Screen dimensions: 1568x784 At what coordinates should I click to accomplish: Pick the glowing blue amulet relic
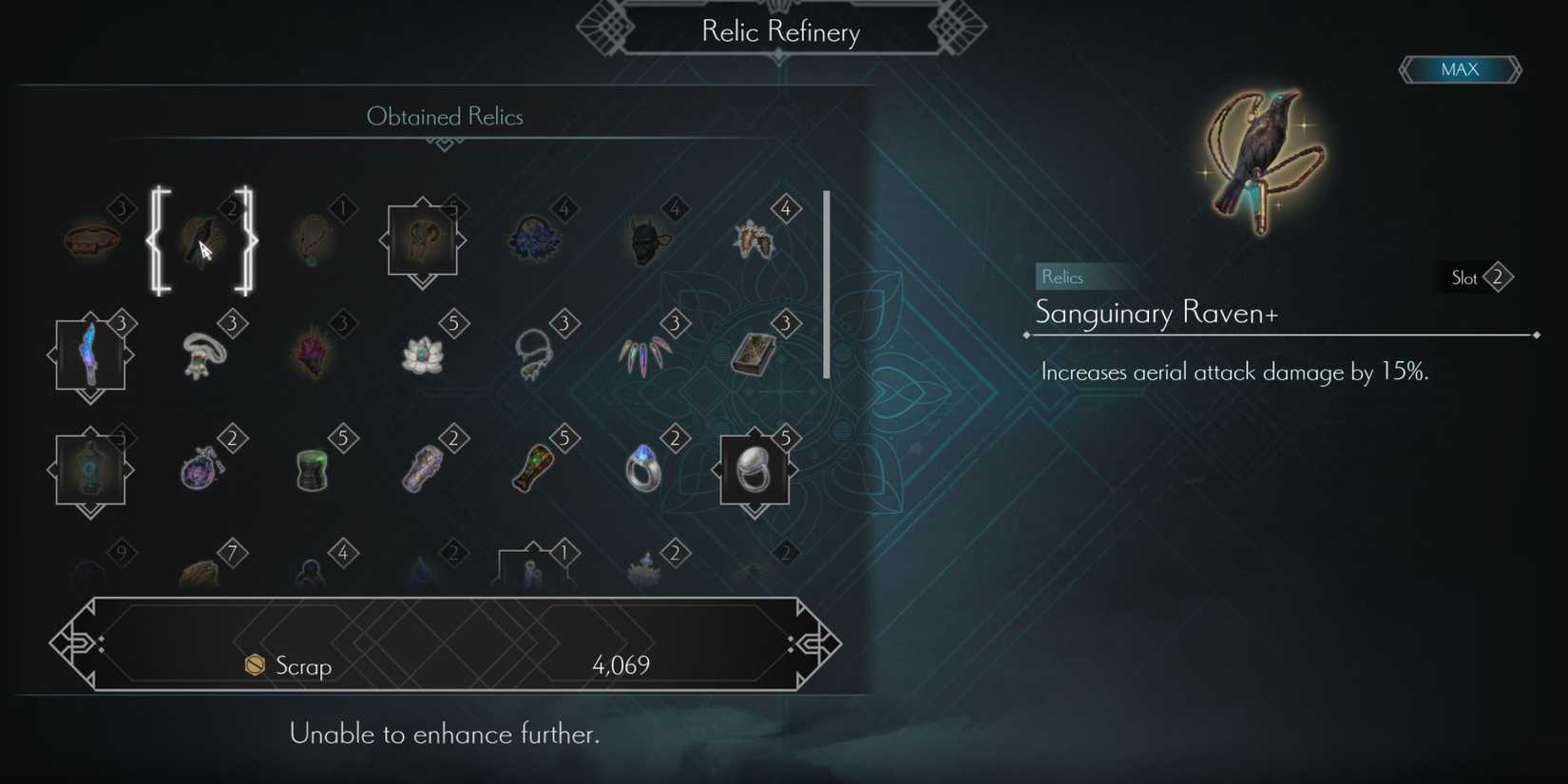(x=90, y=470)
